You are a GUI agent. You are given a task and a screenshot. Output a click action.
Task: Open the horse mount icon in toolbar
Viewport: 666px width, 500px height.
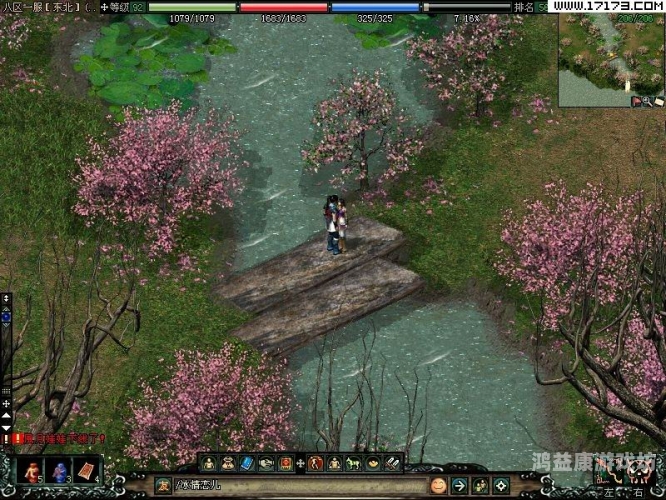[x=353, y=463]
